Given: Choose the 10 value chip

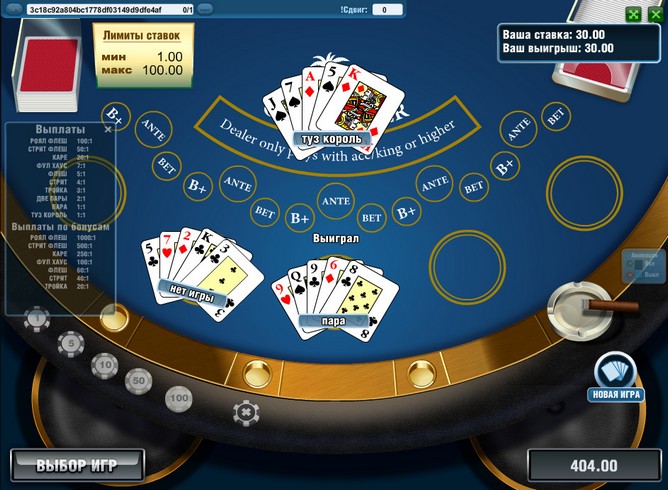Looking at the screenshot, I should point(103,364).
